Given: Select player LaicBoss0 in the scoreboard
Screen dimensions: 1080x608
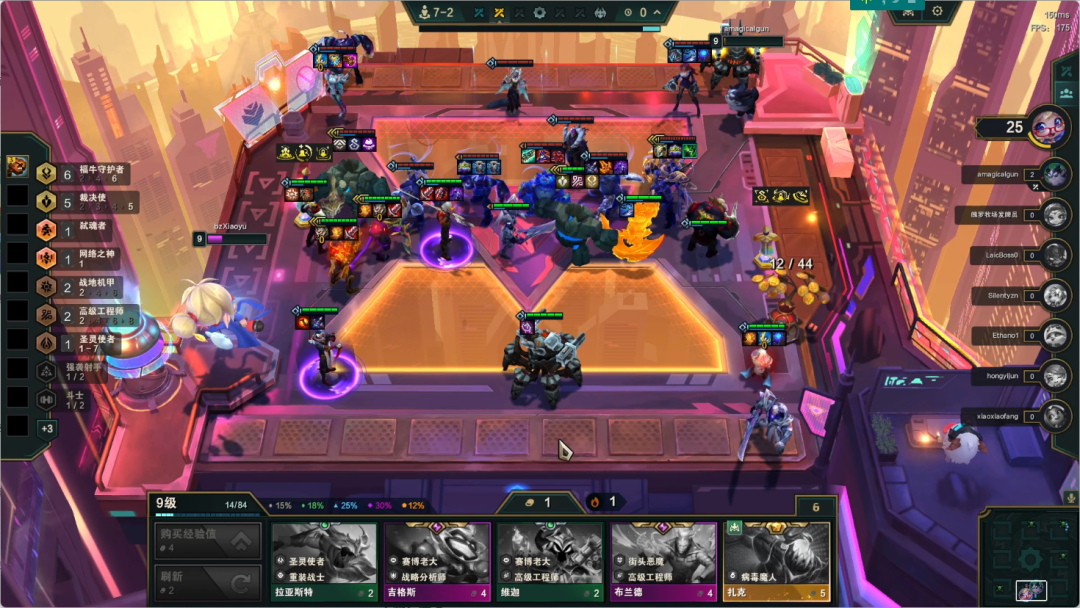Looking at the screenshot, I should coord(1055,255).
